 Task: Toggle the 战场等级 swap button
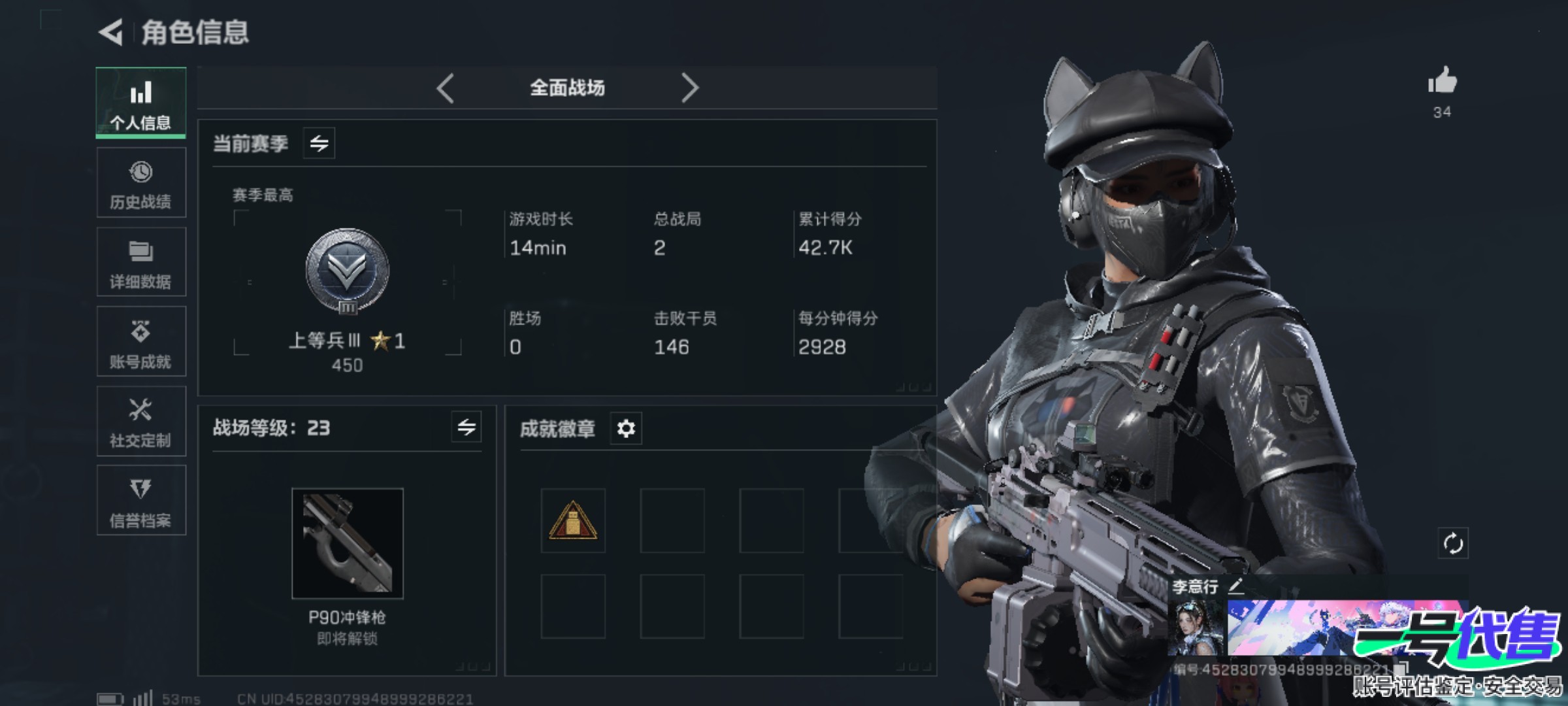(x=466, y=428)
